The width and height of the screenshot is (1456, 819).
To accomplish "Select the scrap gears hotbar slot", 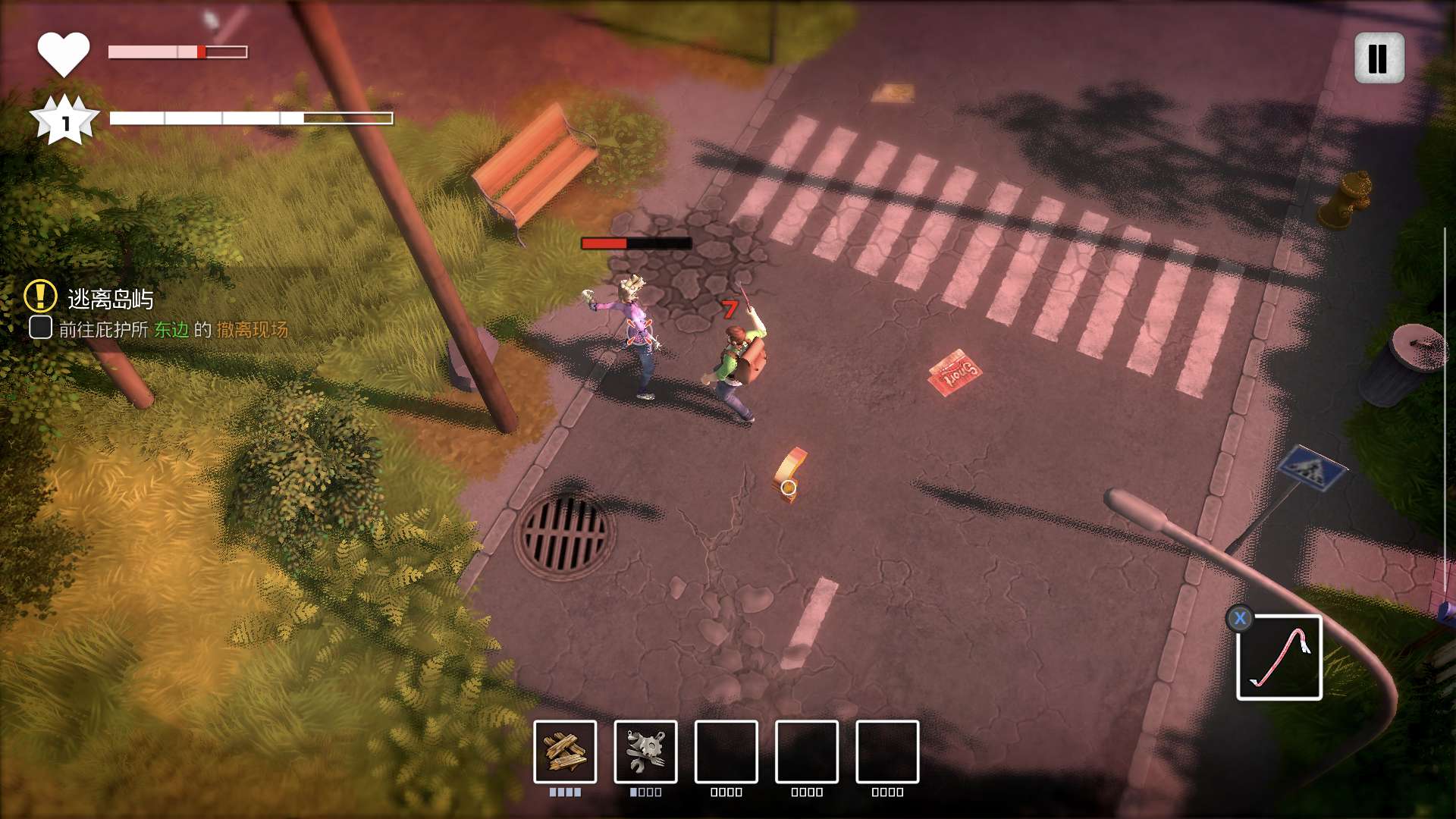I will pos(645,752).
